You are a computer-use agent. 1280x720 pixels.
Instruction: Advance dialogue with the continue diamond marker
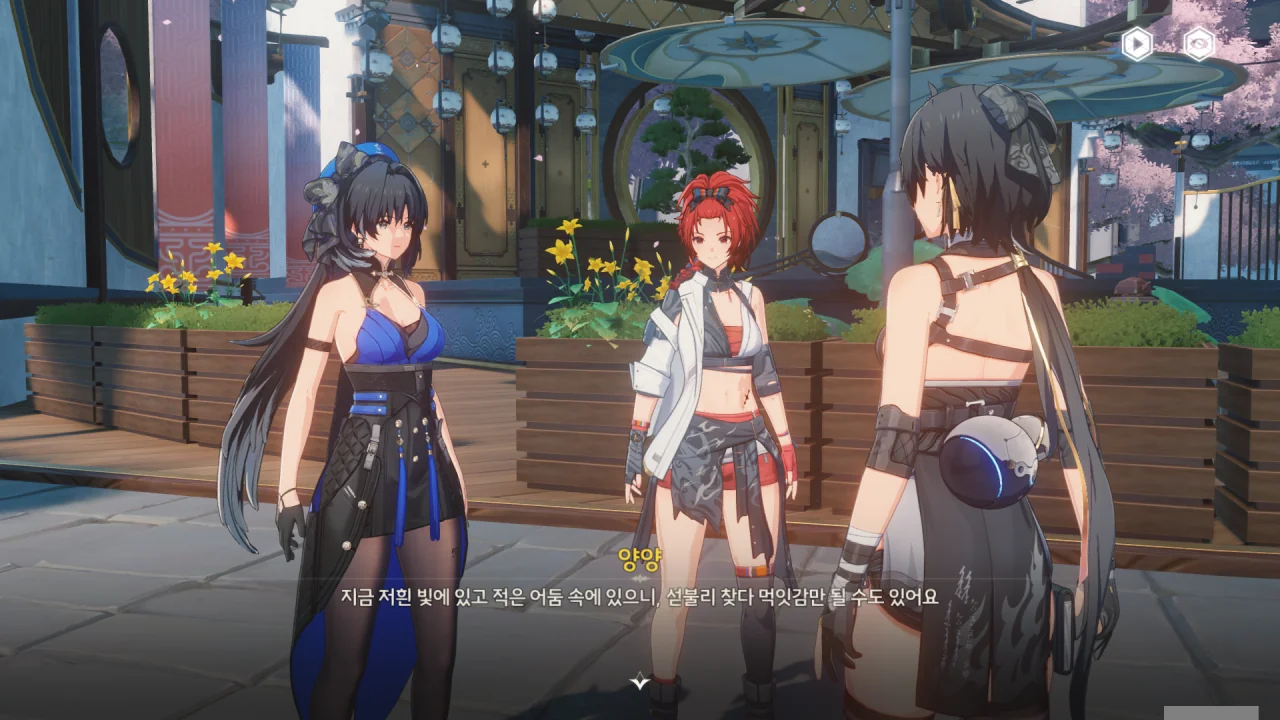click(x=640, y=681)
